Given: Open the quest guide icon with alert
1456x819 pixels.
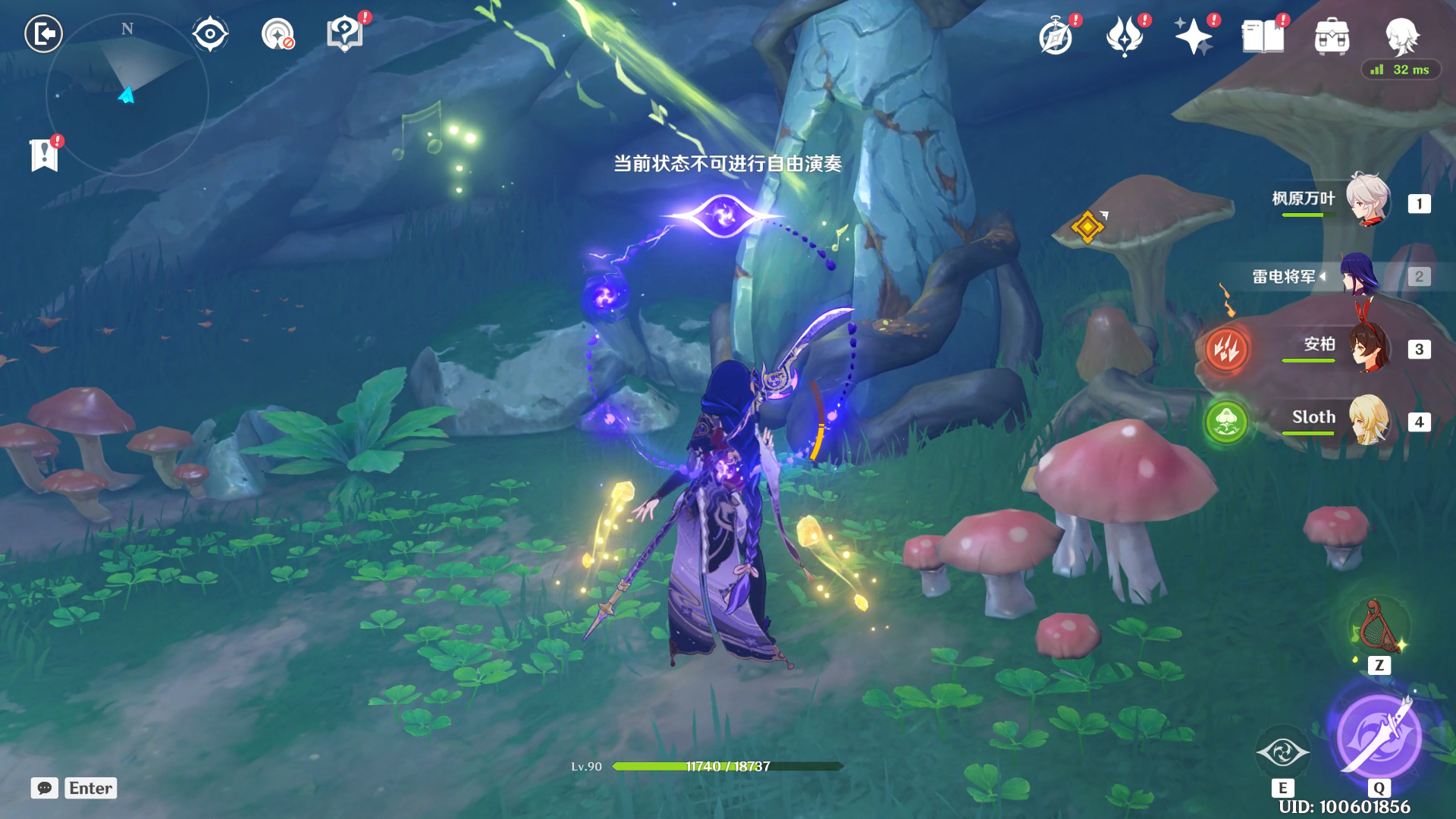Looking at the screenshot, I should pos(344,34).
